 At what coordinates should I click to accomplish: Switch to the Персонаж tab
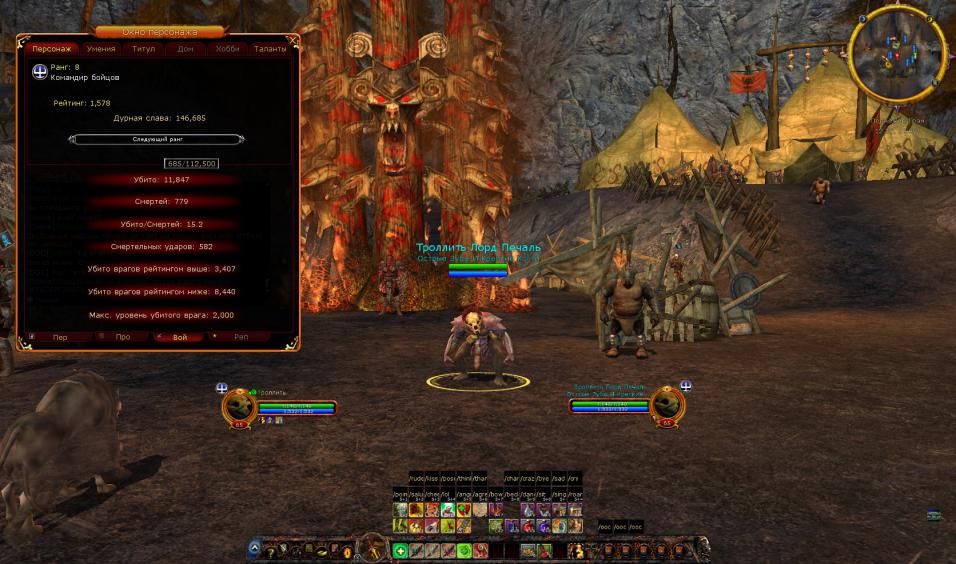51,48
